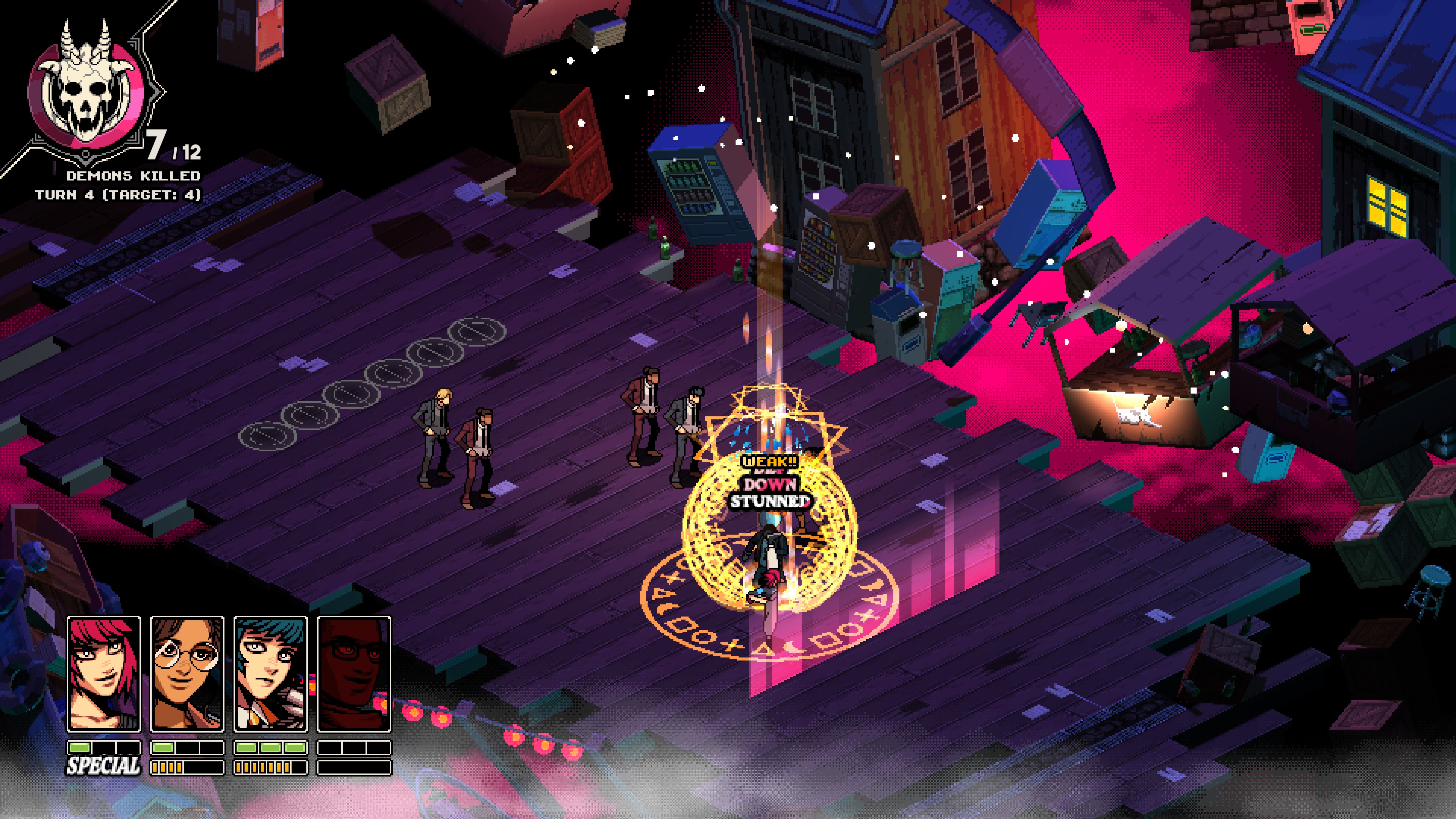Screen dimensions: 1456x819
Task: Select the red-haired character portrait
Action: click(104, 674)
